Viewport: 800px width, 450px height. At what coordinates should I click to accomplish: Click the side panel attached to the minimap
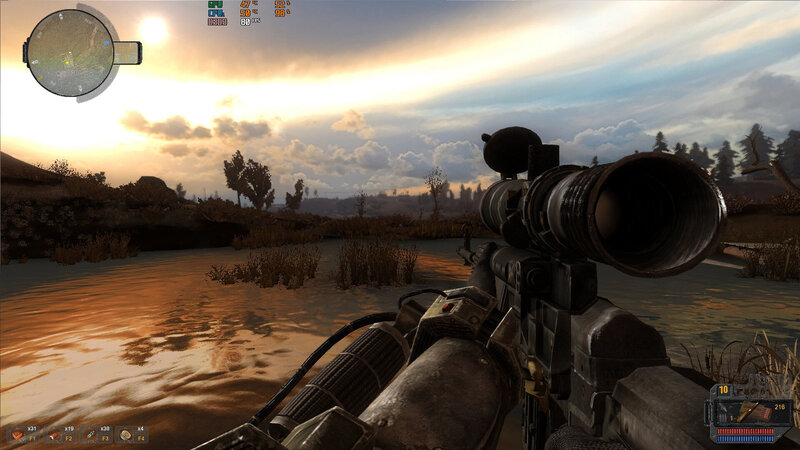pyautogui.click(x=127, y=52)
